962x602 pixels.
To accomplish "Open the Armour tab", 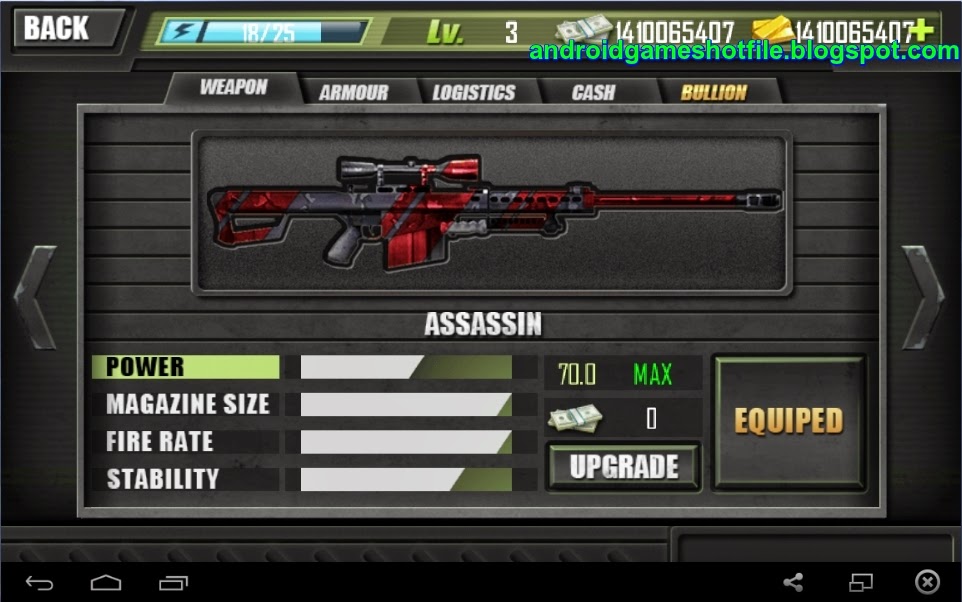I will tap(353, 92).
